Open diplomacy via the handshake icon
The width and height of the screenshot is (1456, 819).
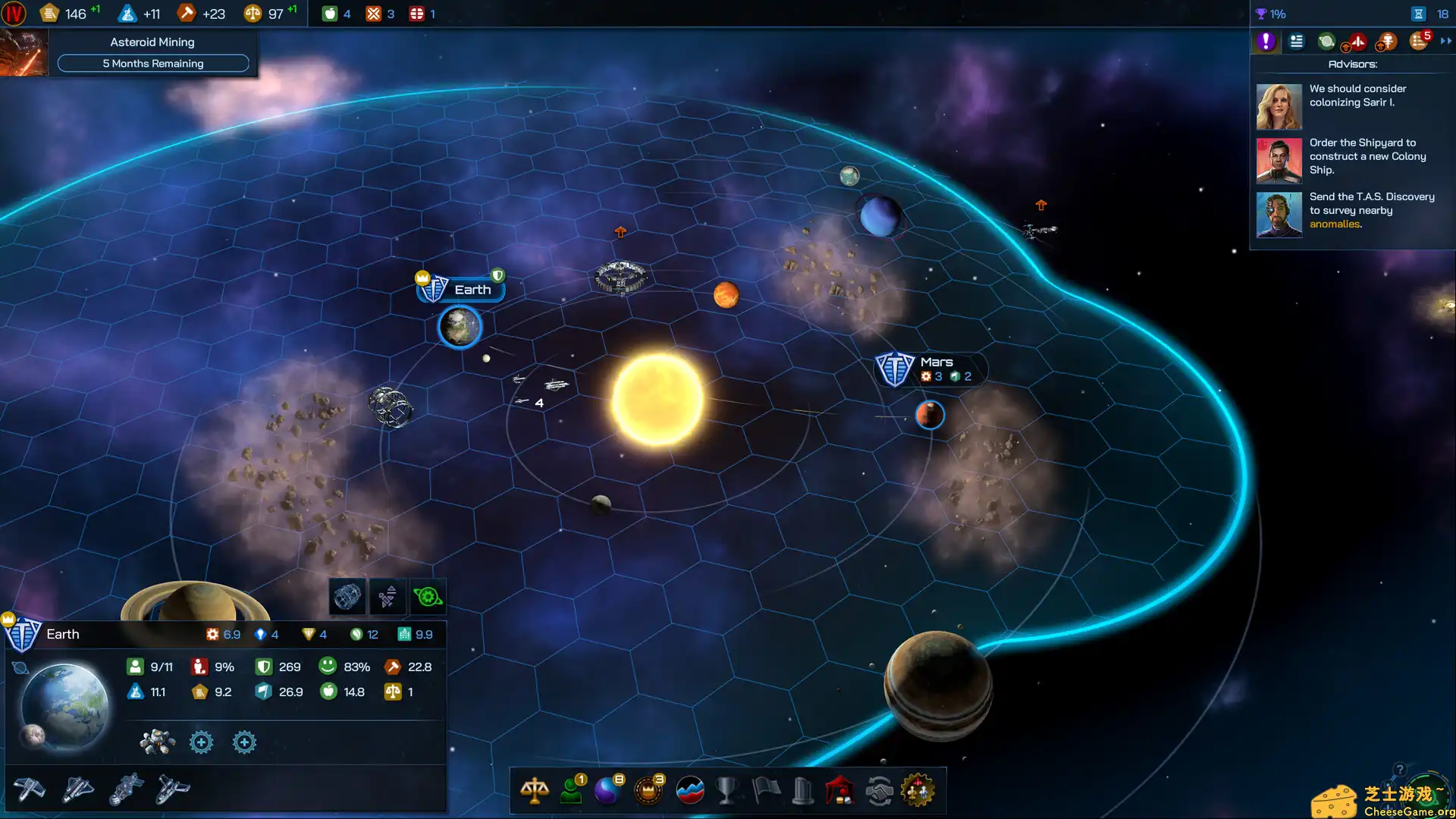pyautogui.click(x=880, y=790)
